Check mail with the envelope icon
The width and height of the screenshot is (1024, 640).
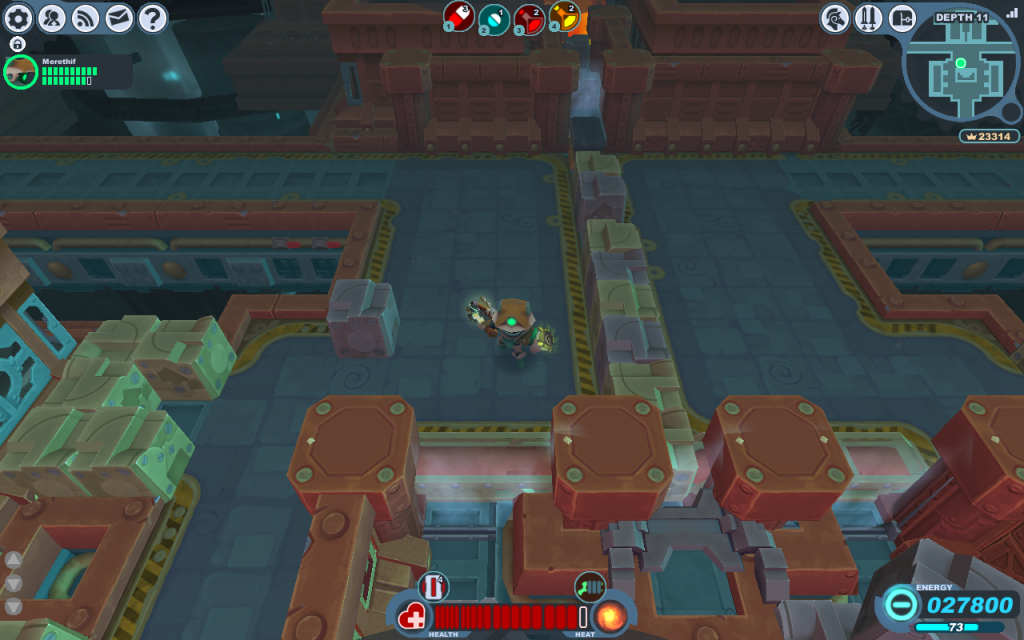pos(119,17)
